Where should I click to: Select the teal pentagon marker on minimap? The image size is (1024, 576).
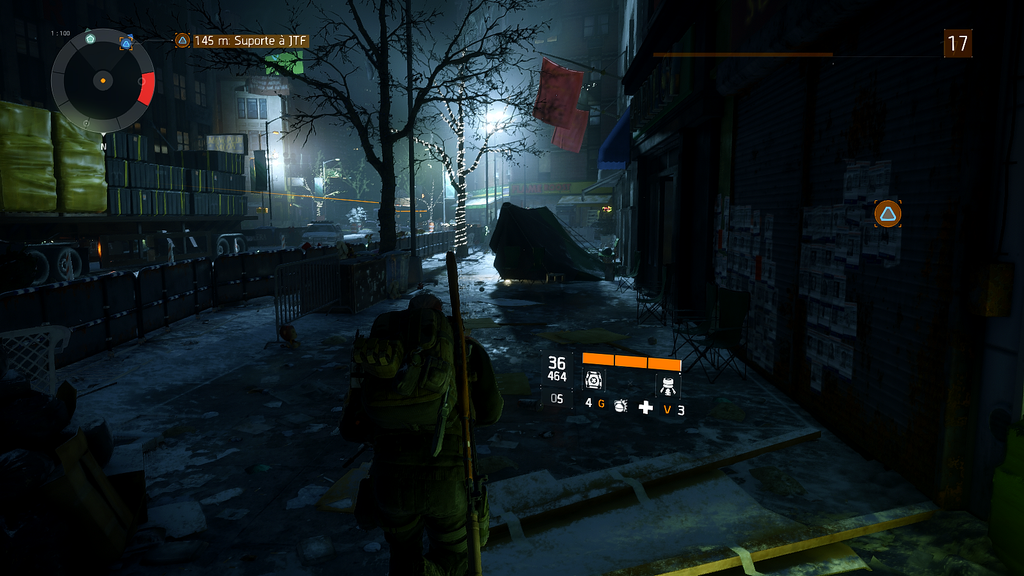click(90, 37)
